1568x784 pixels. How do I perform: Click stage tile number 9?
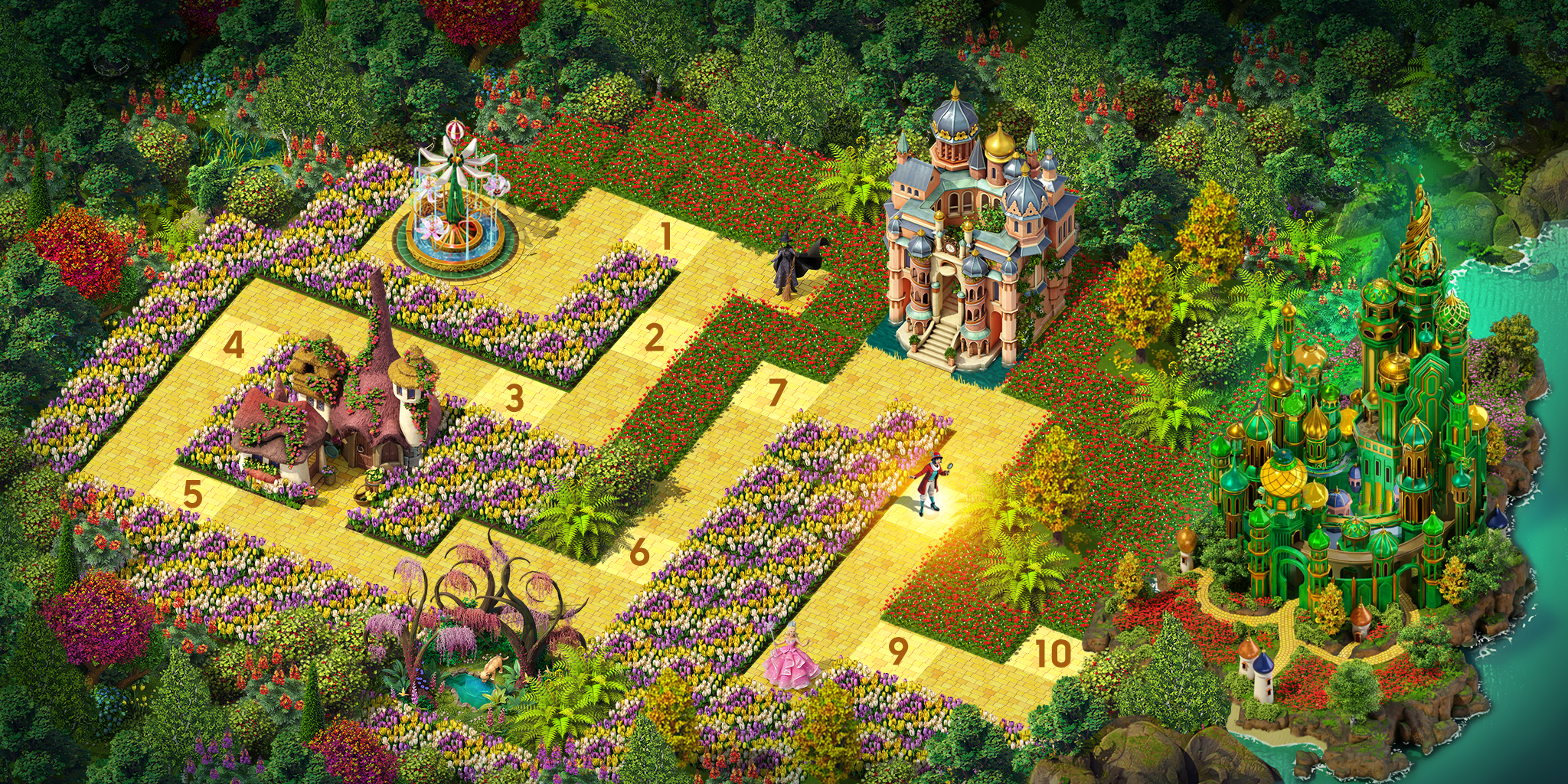(x=897, y=651)
